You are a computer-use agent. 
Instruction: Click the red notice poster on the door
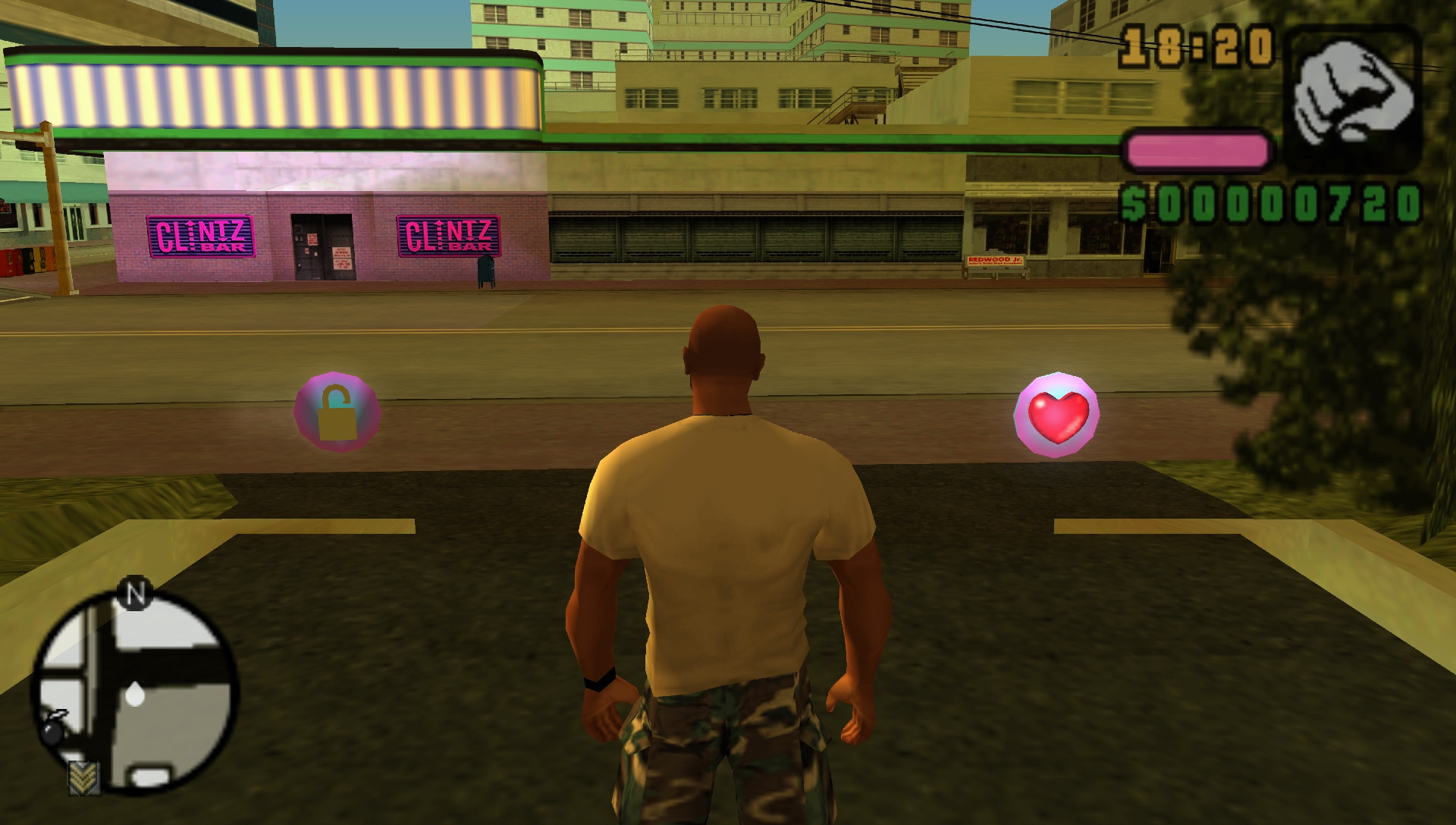point(312,240)
